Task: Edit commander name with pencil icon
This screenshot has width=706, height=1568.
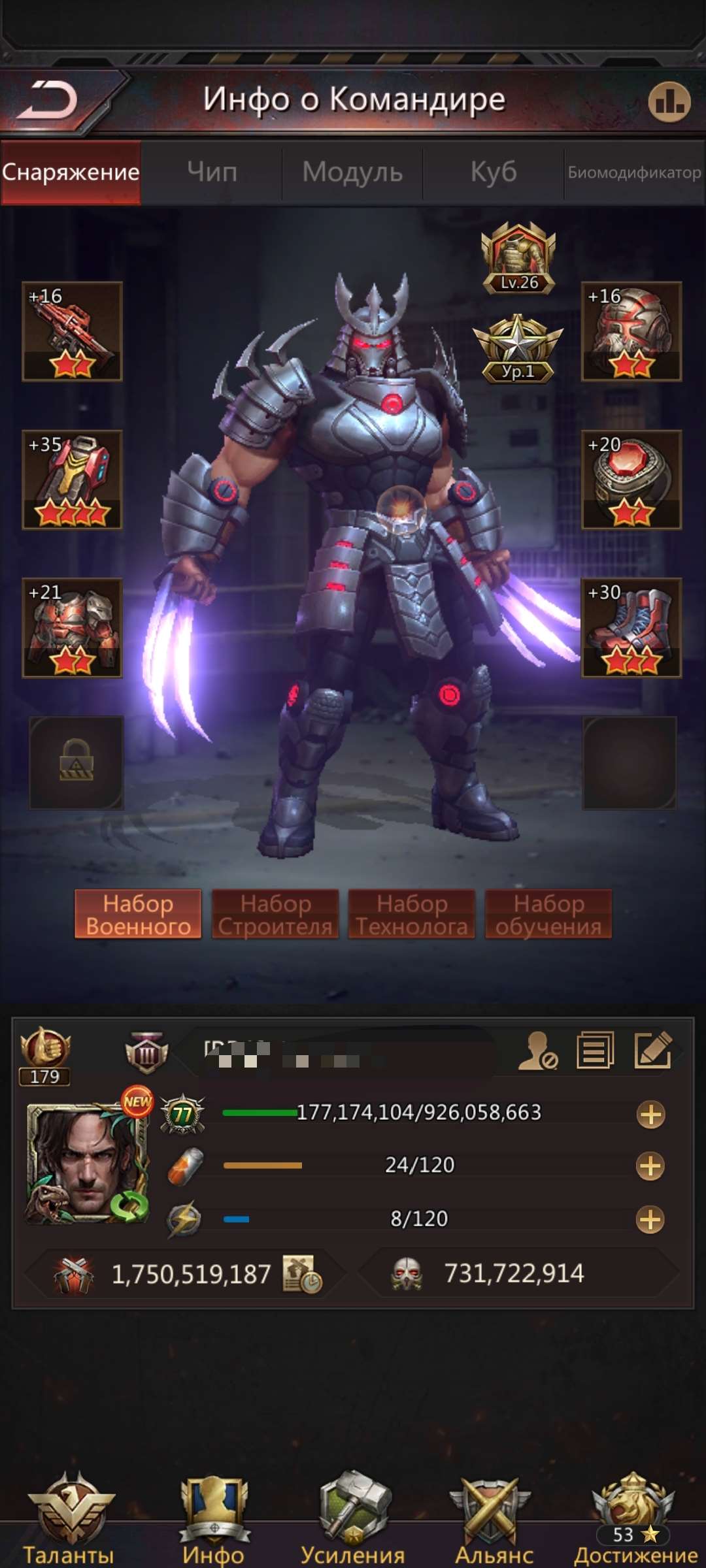Action: tap(653, 1050)
